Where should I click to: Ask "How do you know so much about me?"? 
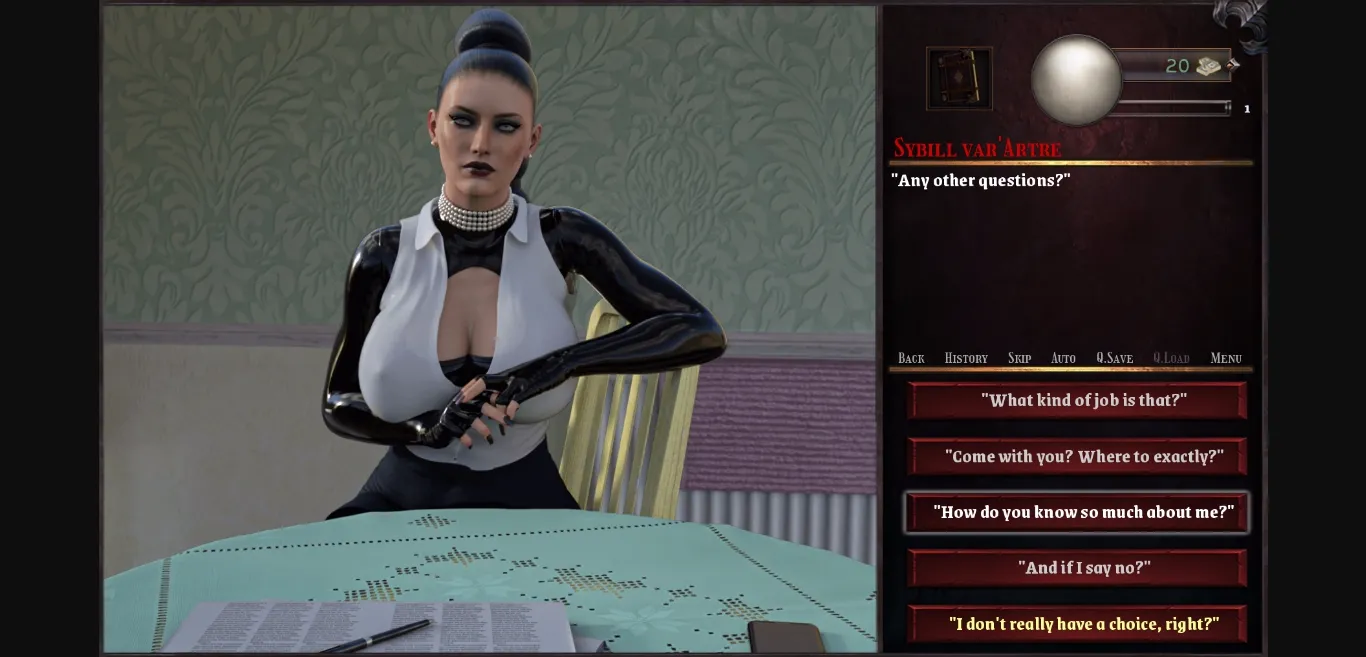[x=1077, y=512]
